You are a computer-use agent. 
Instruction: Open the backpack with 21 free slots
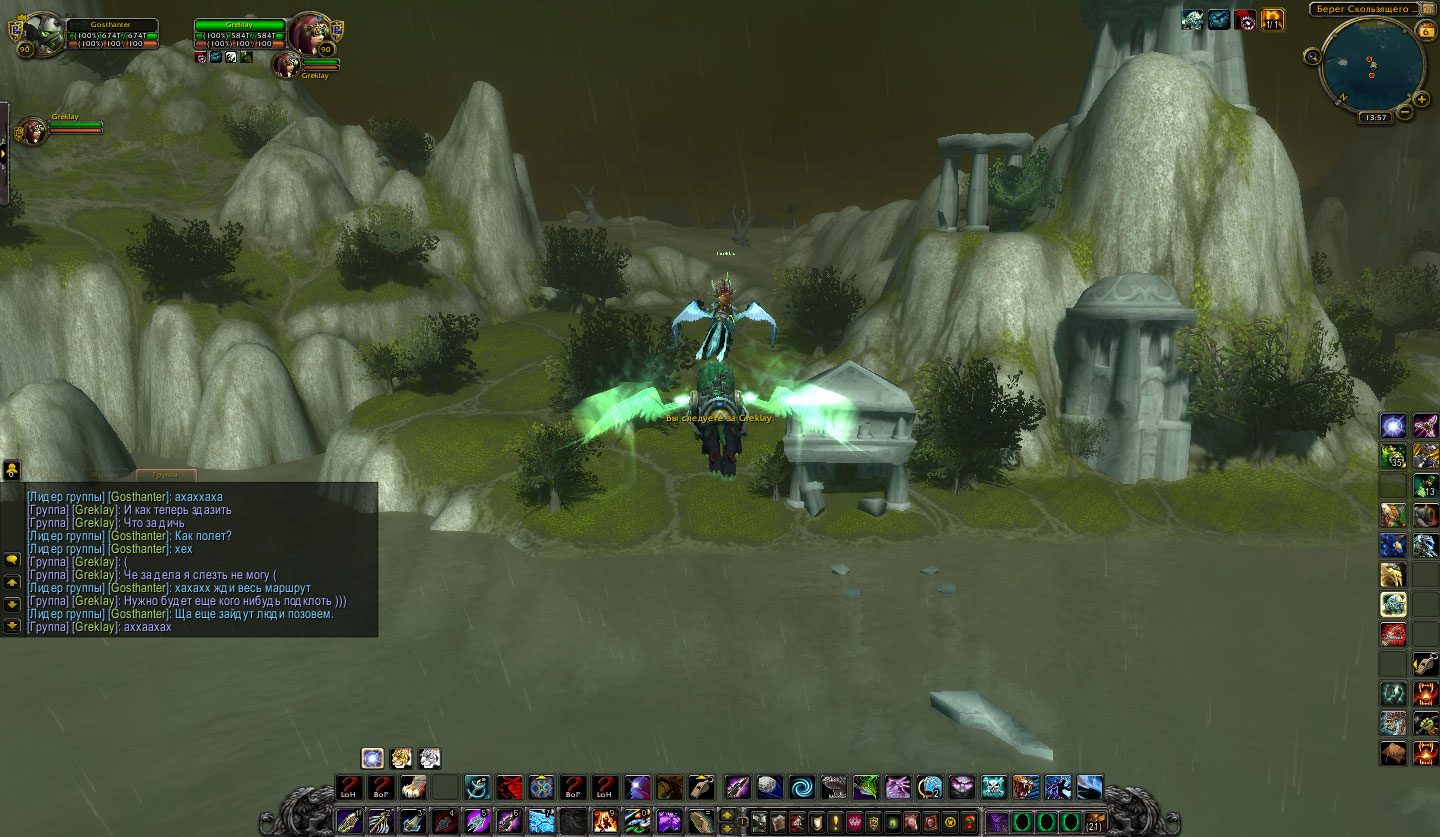pyautogui.click(x=1096, y=822)
